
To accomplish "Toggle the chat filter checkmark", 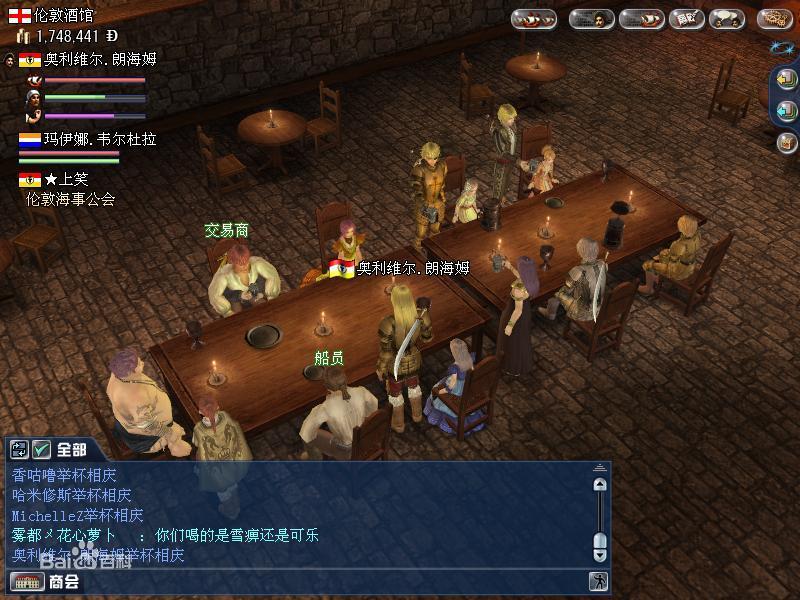I will (x=42, y=450).
